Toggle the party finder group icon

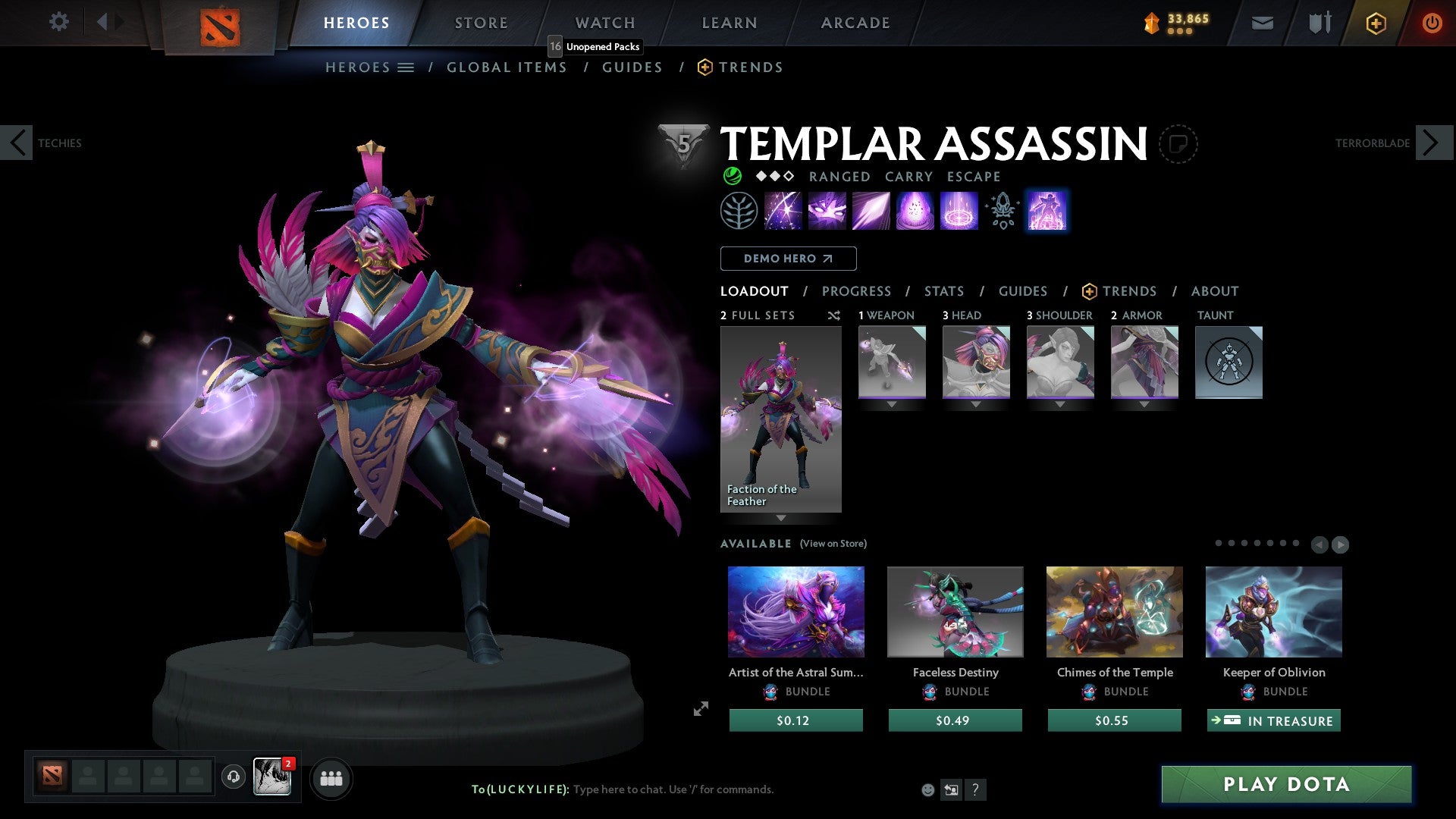[x=331, y=778]
